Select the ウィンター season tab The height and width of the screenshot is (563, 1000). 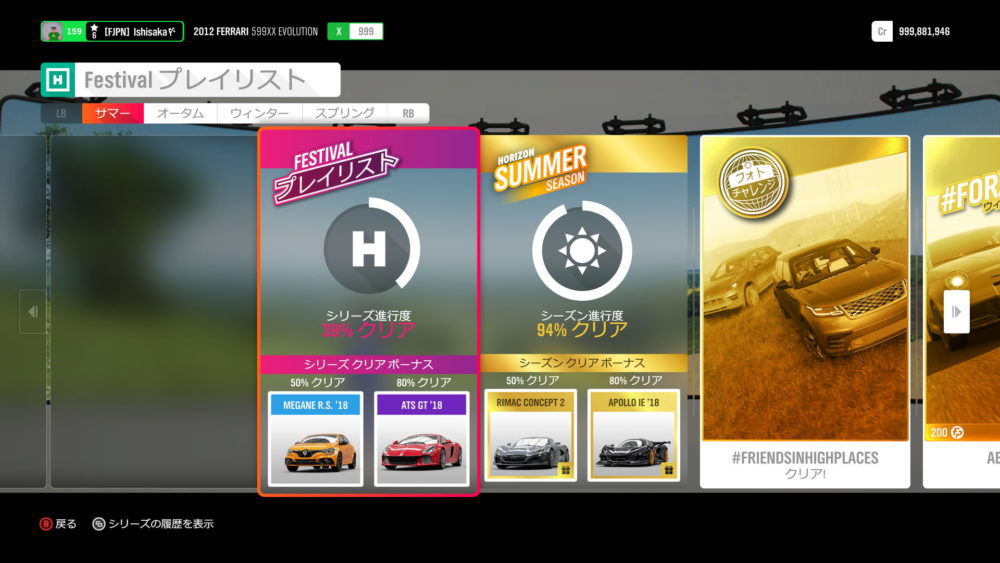[259, 114]
